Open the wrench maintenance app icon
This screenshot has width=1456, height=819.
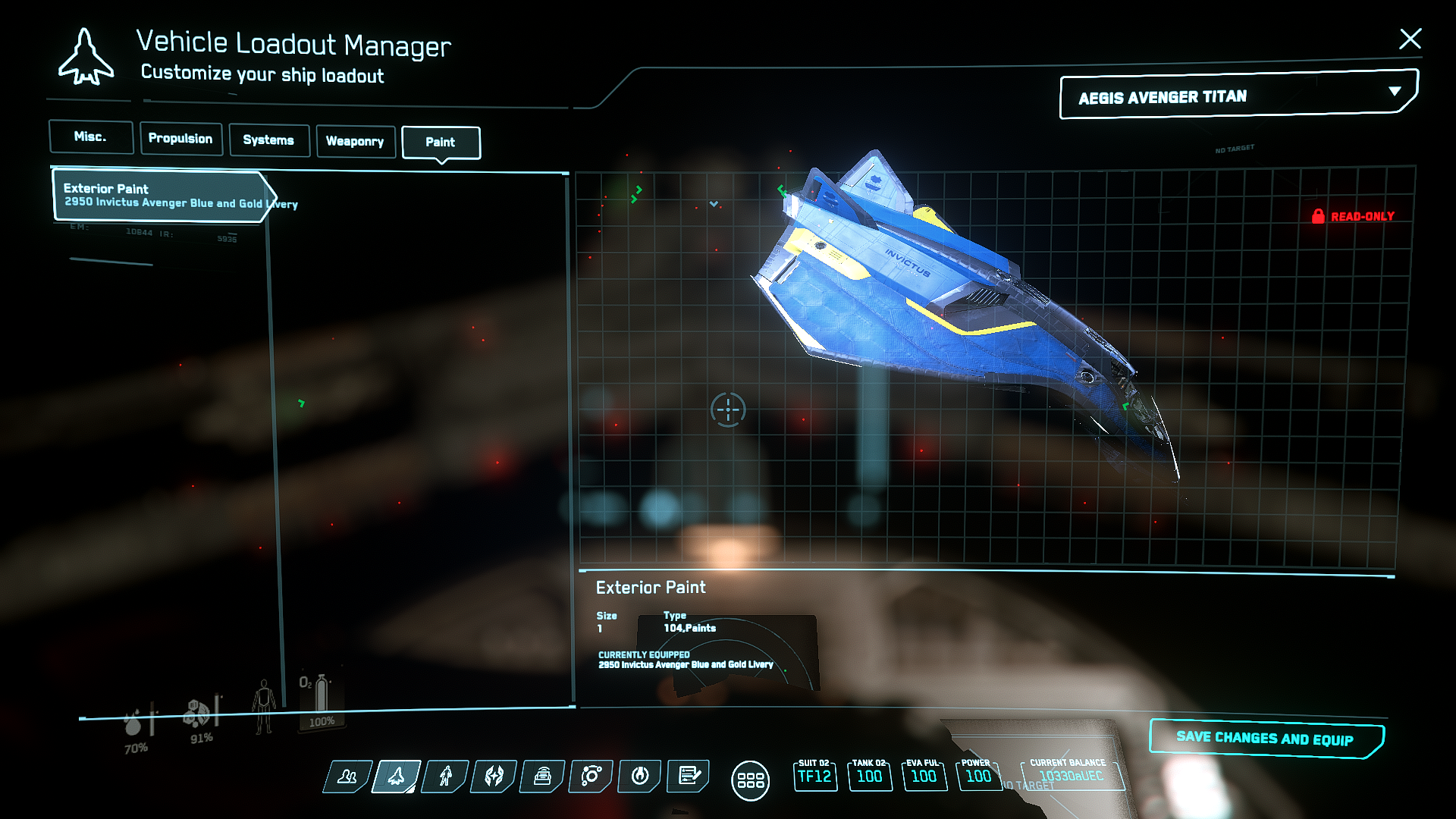(640, 776)
